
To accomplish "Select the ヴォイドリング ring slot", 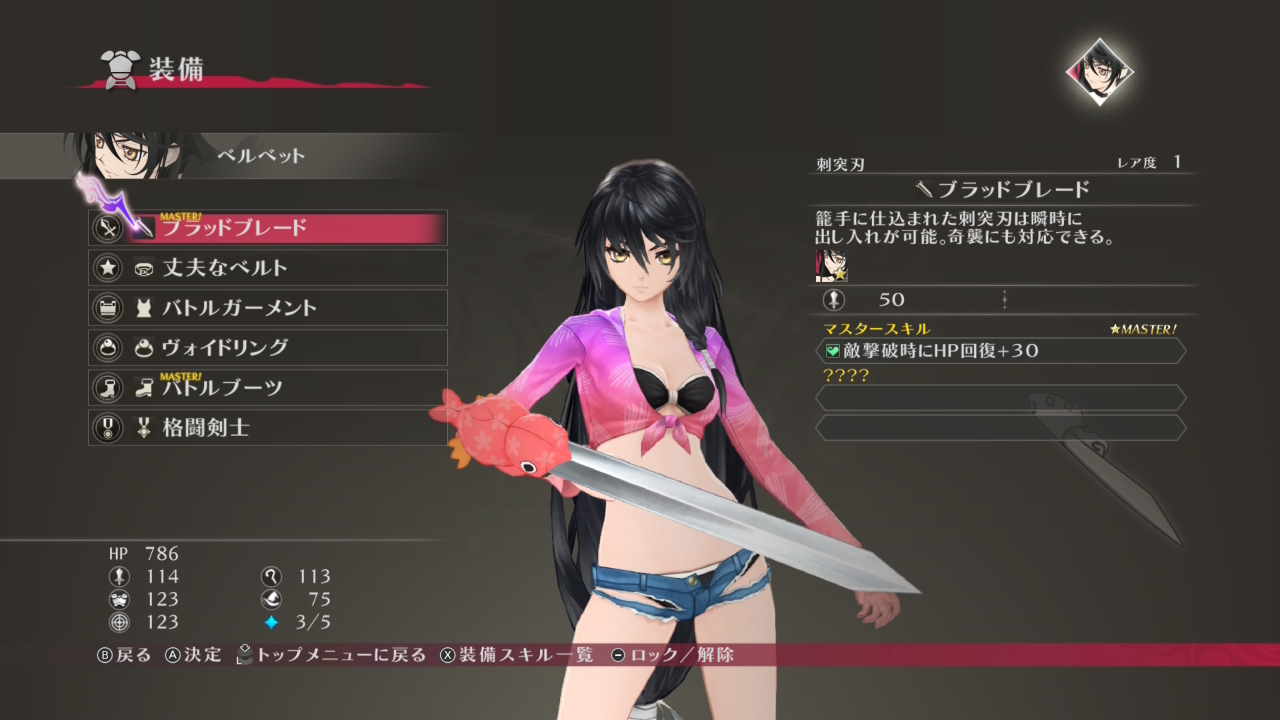I will click(x=268, y=348).
